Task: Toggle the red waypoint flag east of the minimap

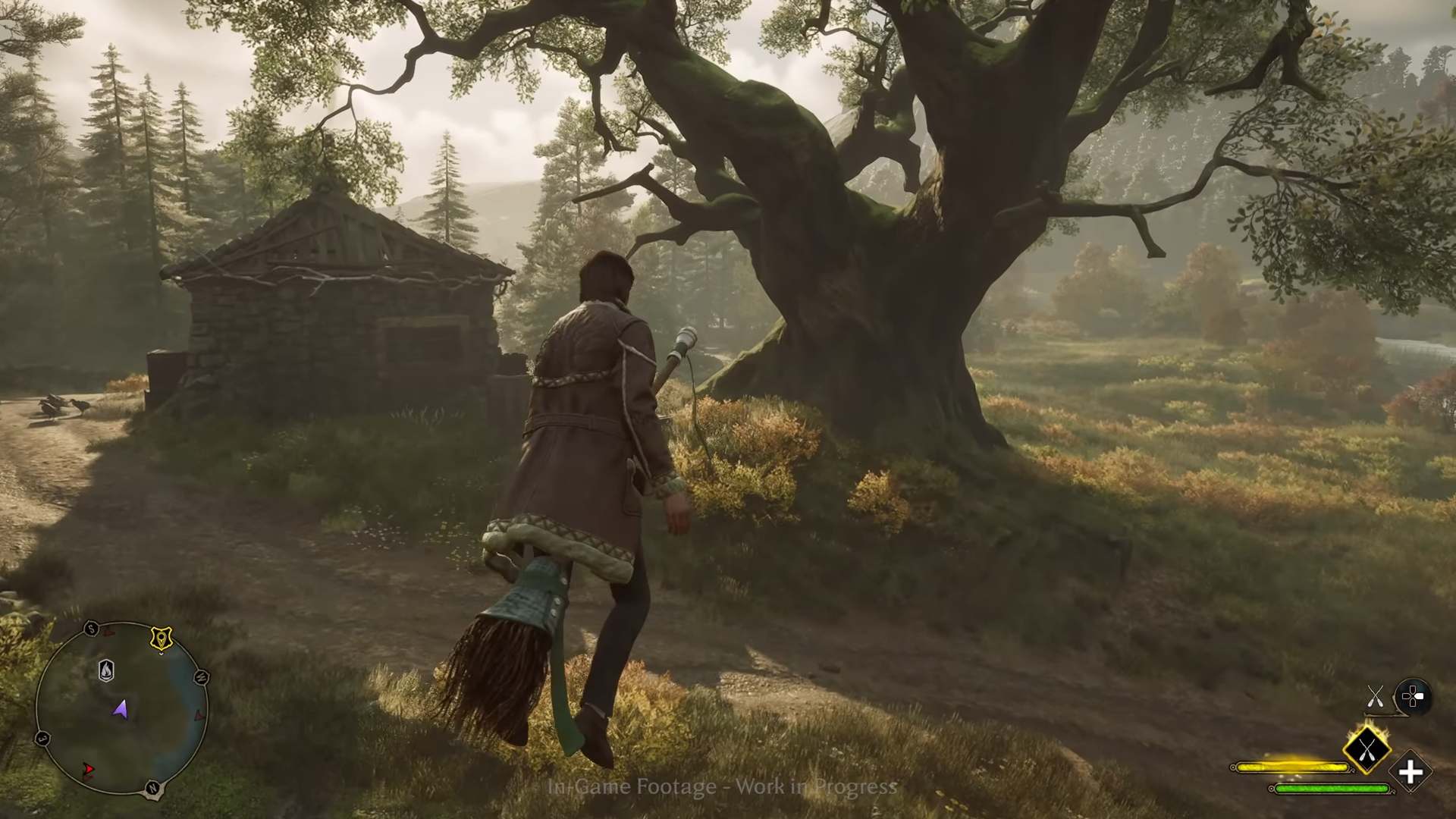Action: coord(200,716)
